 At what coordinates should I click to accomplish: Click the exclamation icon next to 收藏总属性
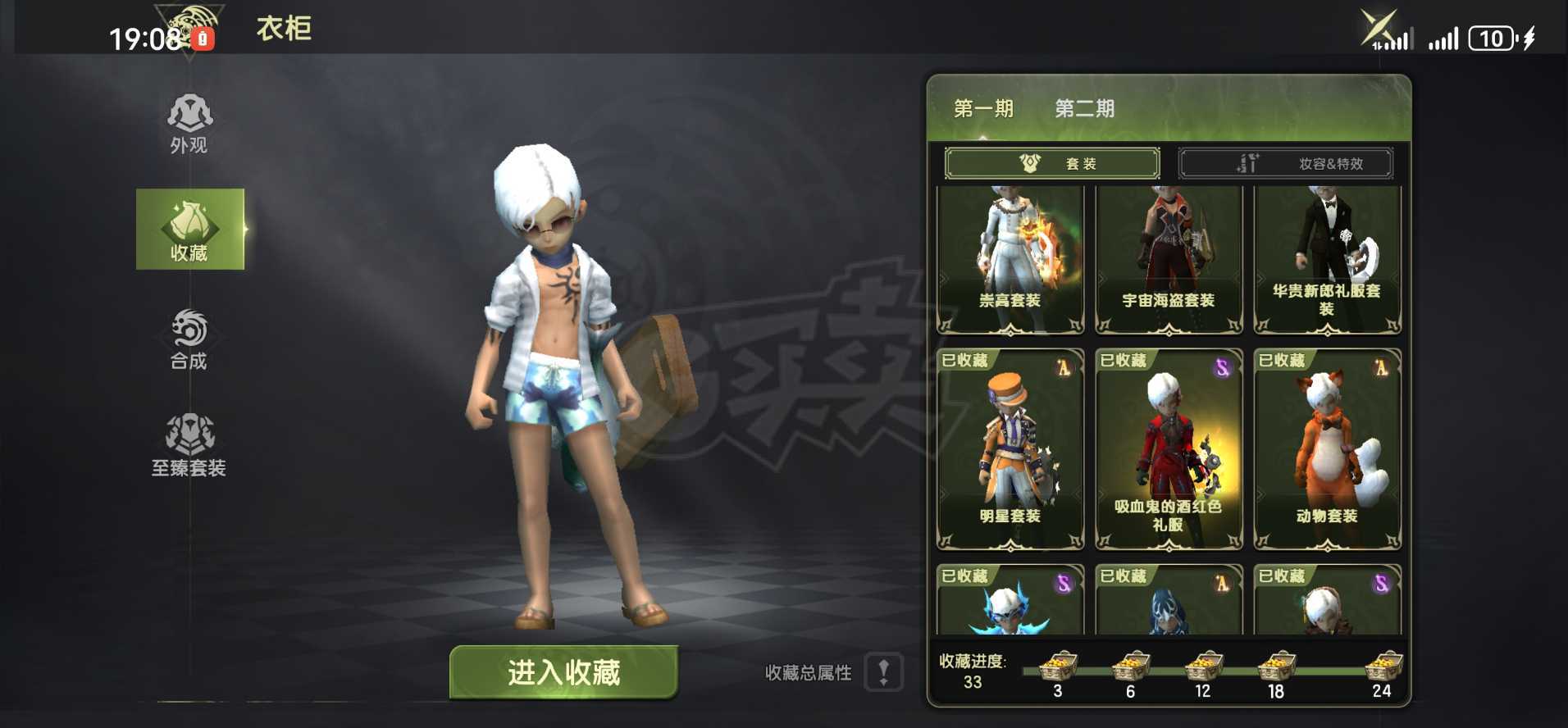[882, 672]
